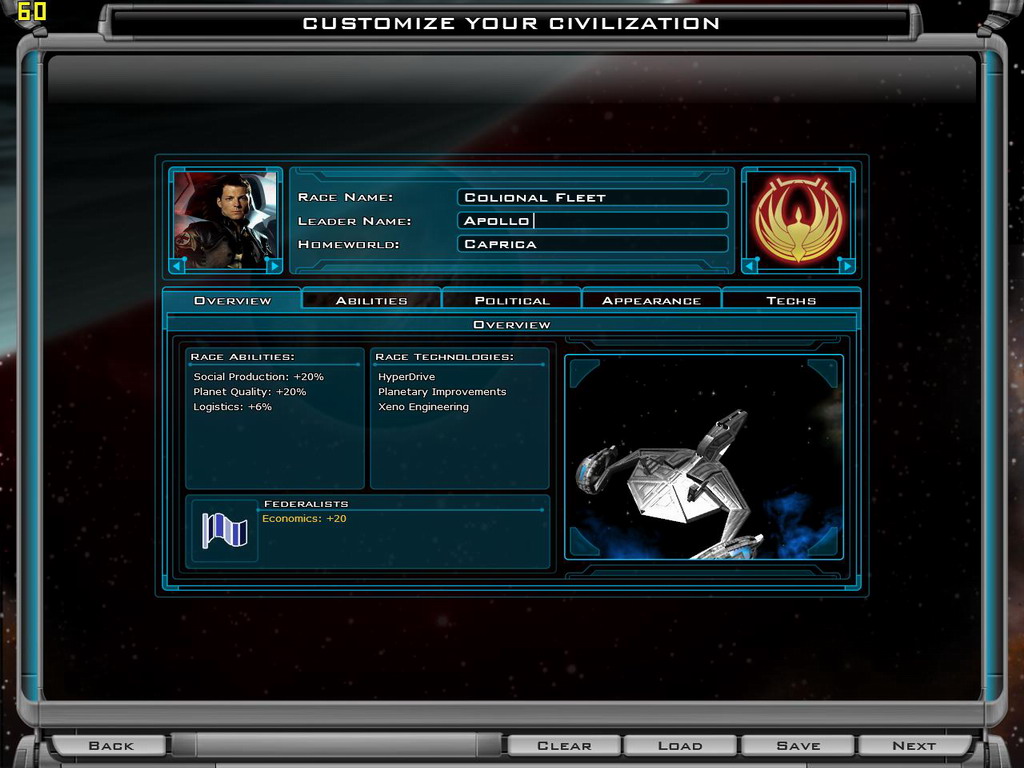Image resolution: width=1024 pixels, height=768 pixels.
Task: Save the custom civilization
Action: [797, 745]
